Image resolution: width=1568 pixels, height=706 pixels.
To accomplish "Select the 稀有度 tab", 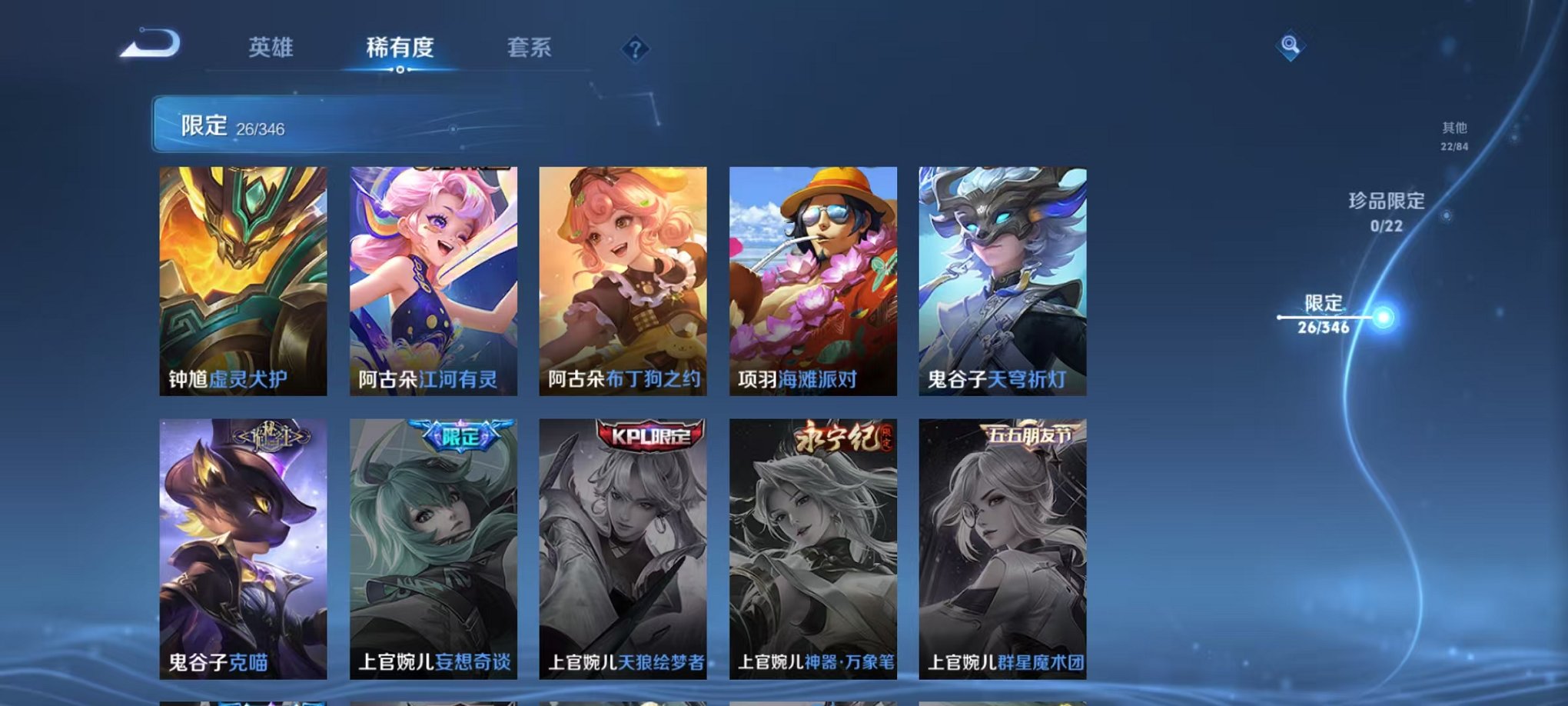I will (400, 48).
